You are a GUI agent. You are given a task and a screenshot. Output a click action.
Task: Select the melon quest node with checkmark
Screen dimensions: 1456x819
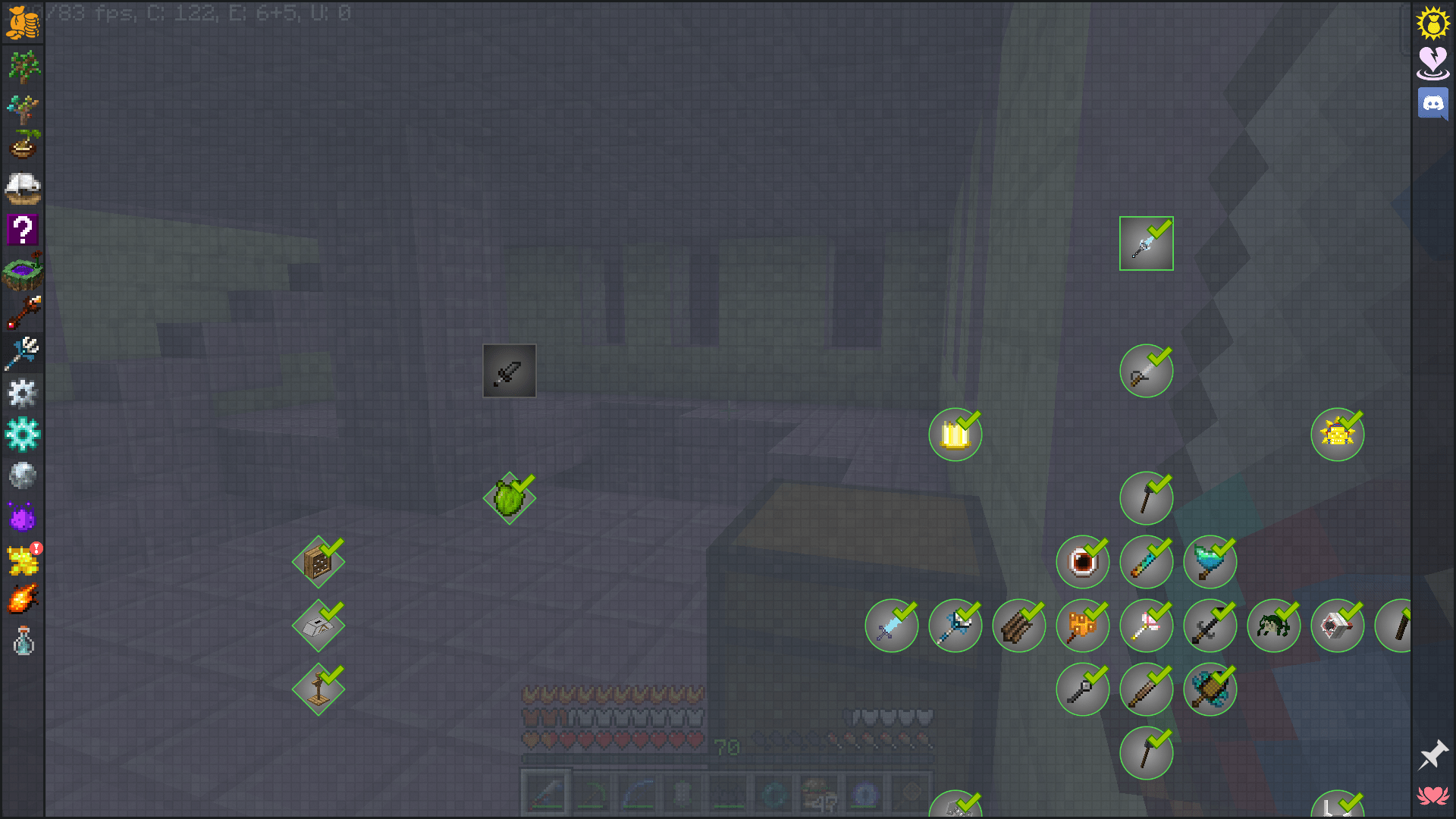(x=509, y=498)
